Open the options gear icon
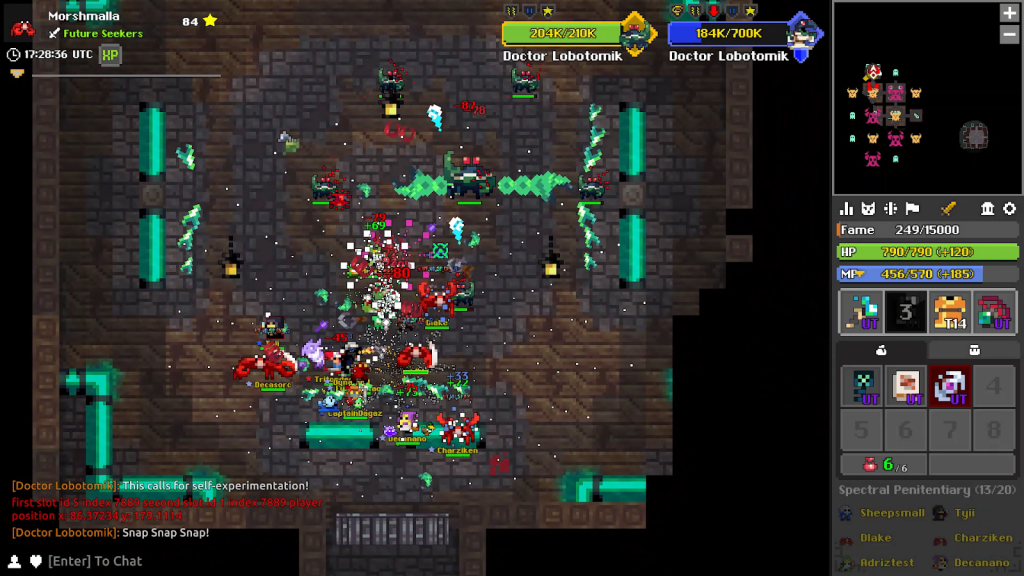Viewport: 1024px width, 576px height. [x=1009, y=209]
